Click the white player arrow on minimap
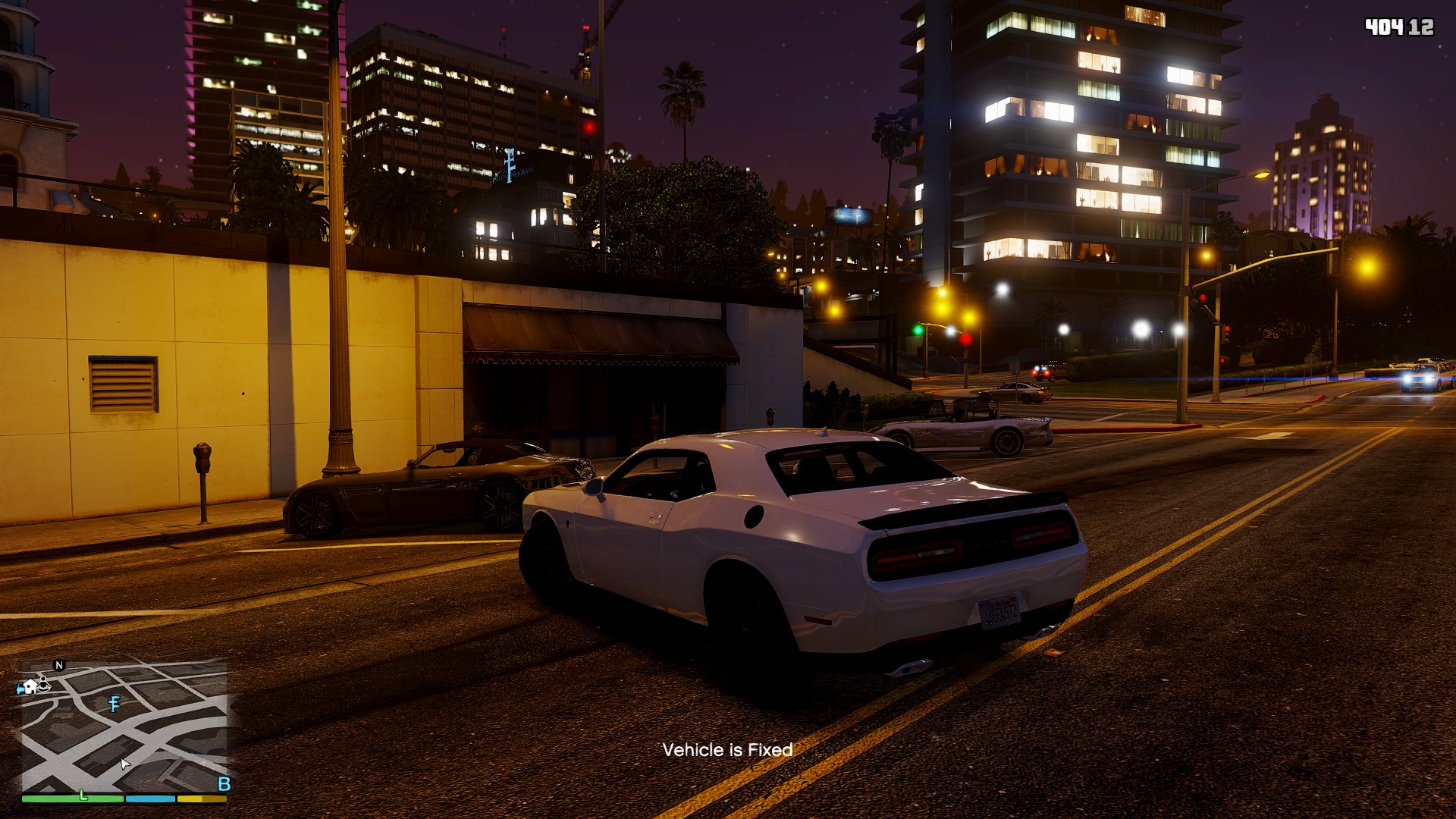Viewport: 1456px width, 819px height. click(125, 764)
